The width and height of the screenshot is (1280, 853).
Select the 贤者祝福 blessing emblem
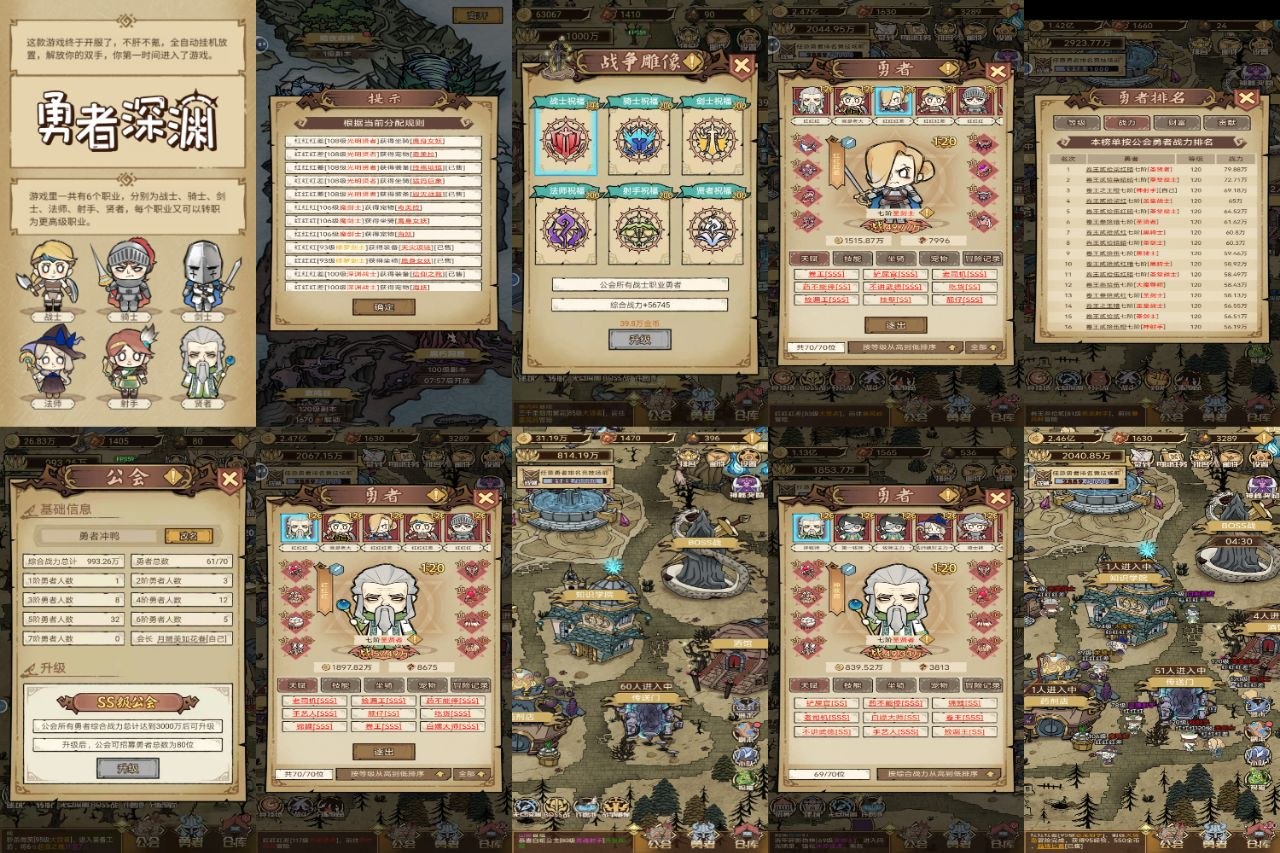tap(713, 230)
